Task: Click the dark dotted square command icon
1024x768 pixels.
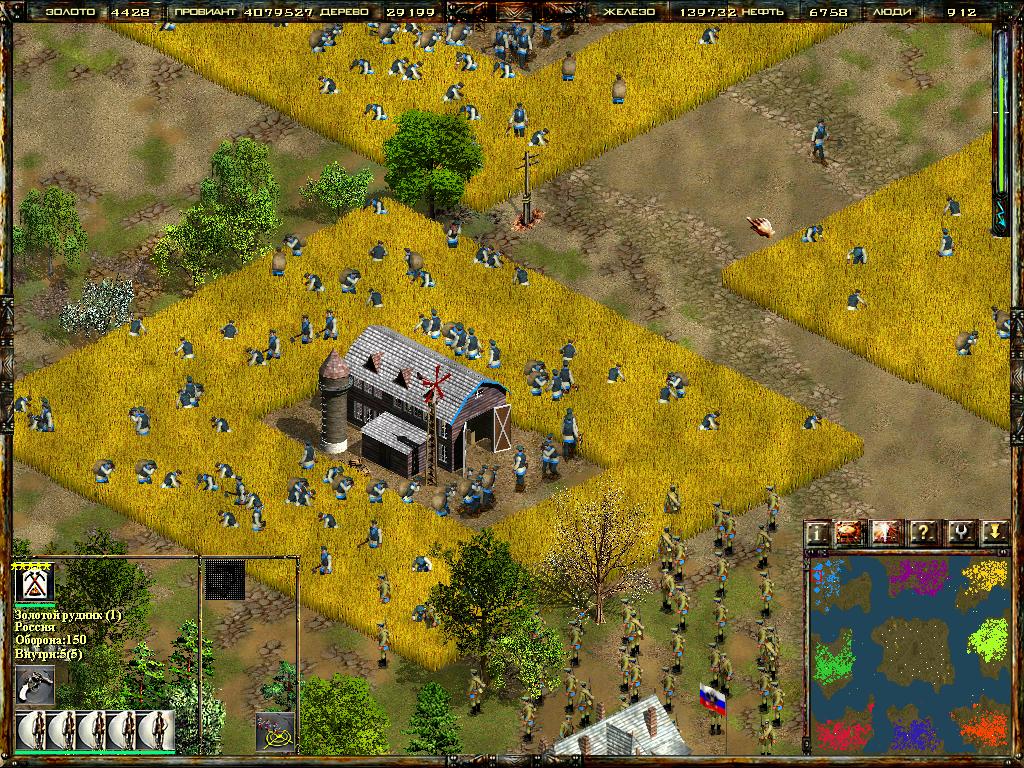Action: pos(225,580)
